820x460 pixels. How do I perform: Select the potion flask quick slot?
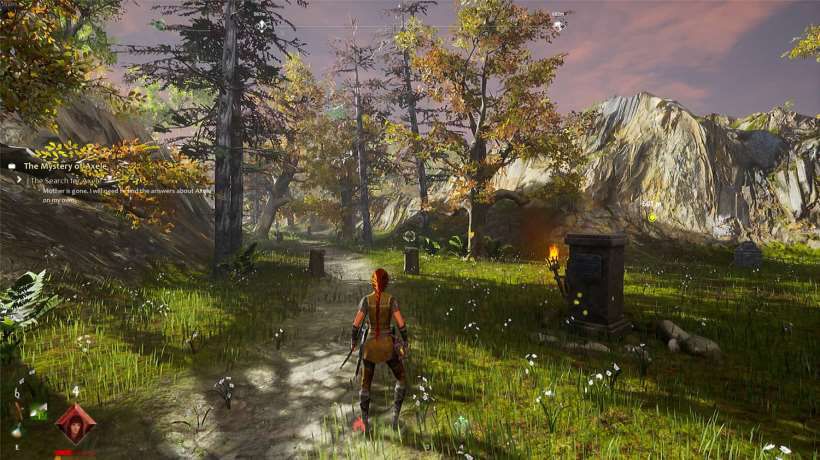[17, 430]
